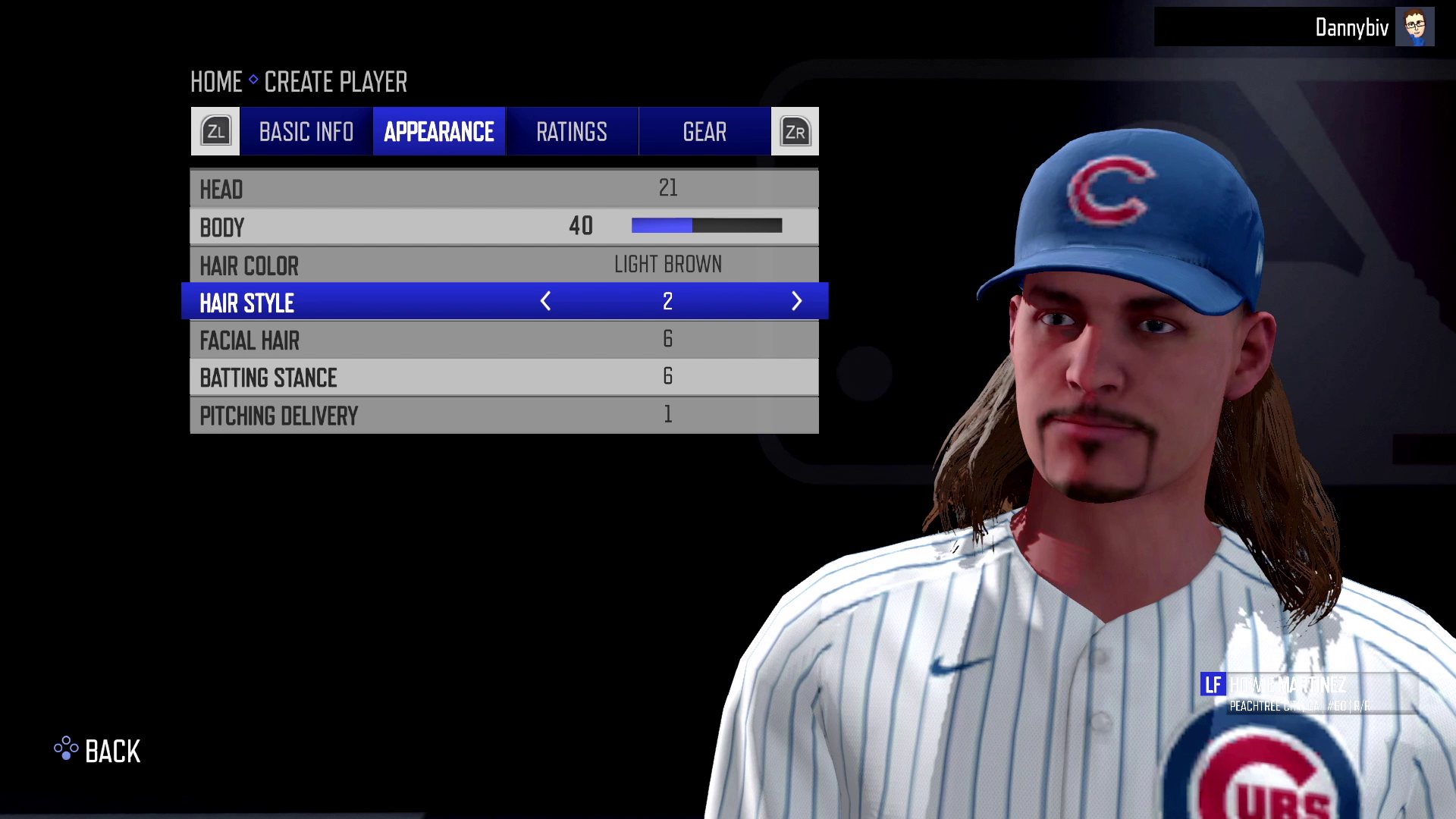Screen dimensions: 1456x819
Task: Increase Hair Style with the right chevron
Action: click(797, 301)
